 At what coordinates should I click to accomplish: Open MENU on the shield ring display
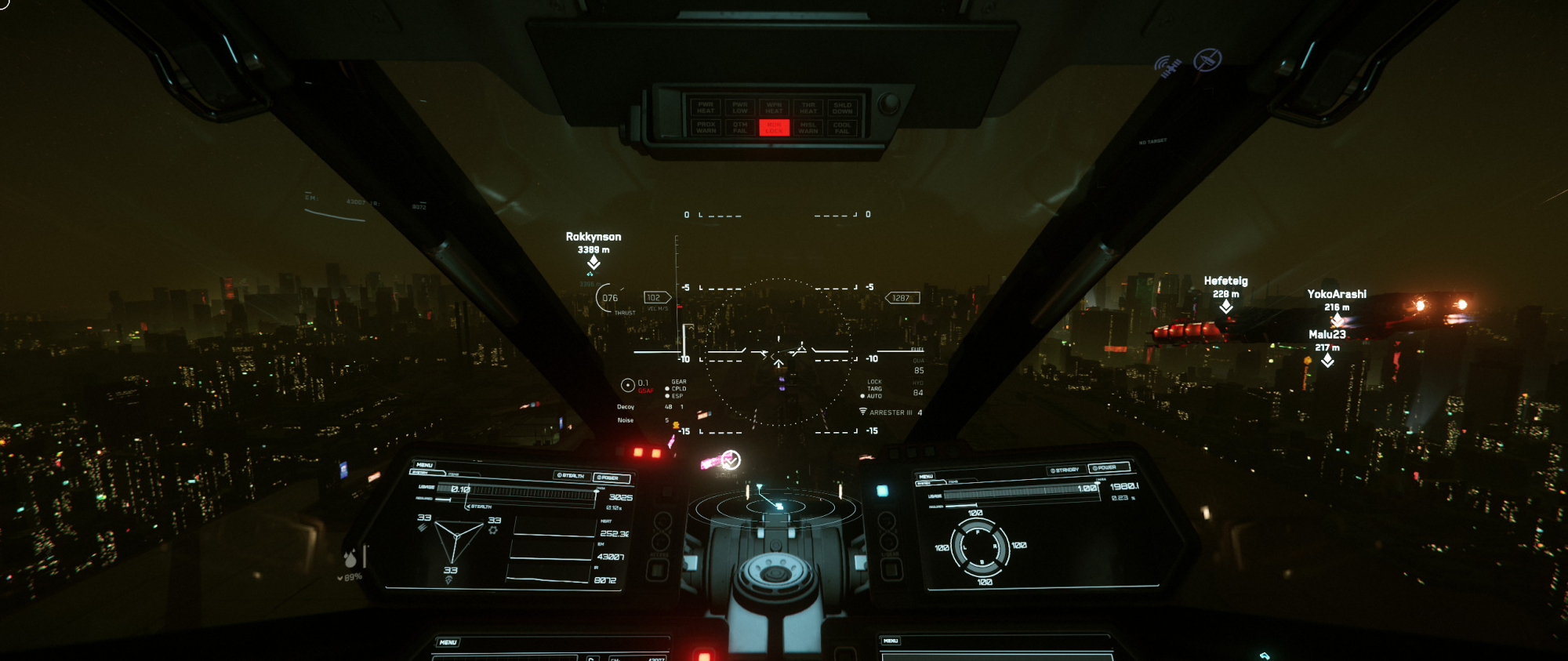(926, 476)
